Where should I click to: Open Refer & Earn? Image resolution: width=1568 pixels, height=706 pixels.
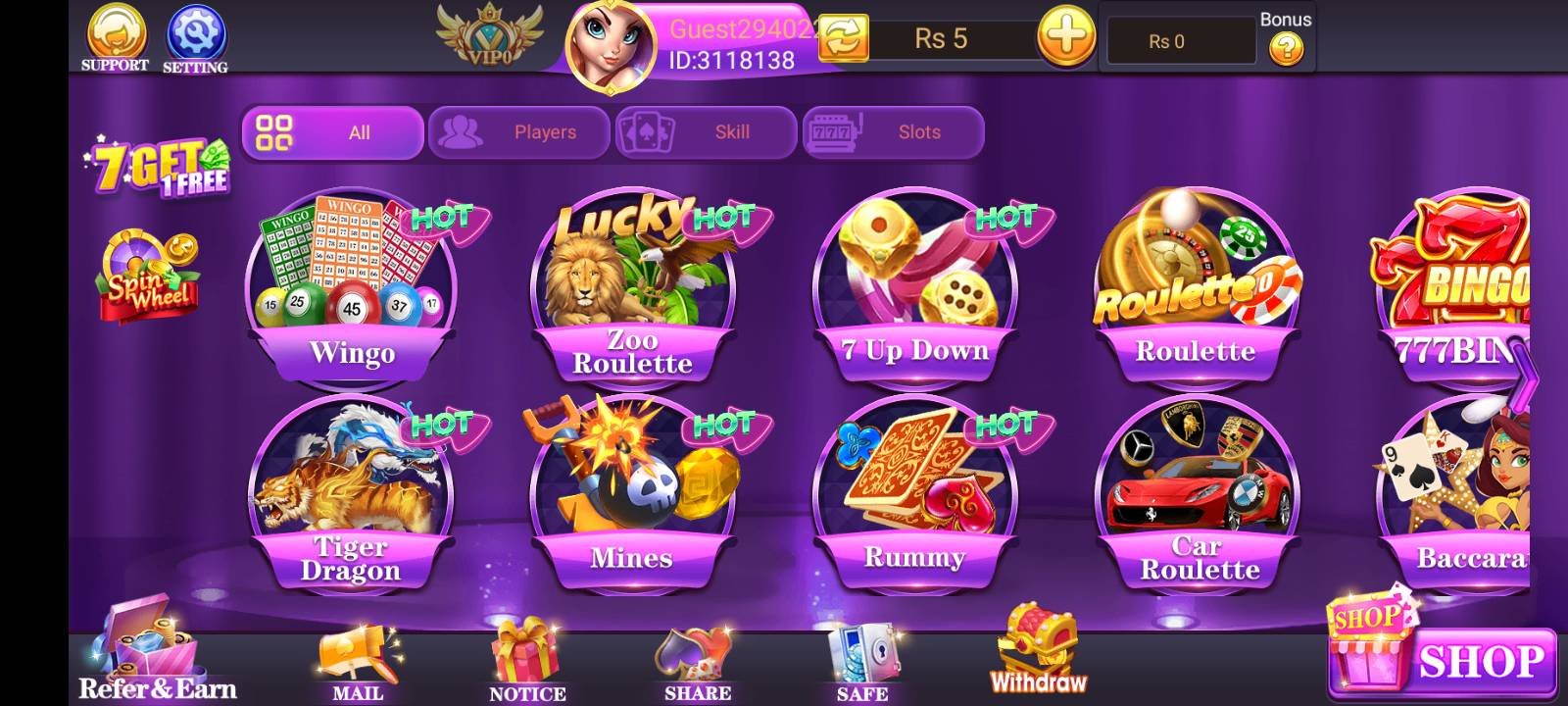tap(157, 657)
